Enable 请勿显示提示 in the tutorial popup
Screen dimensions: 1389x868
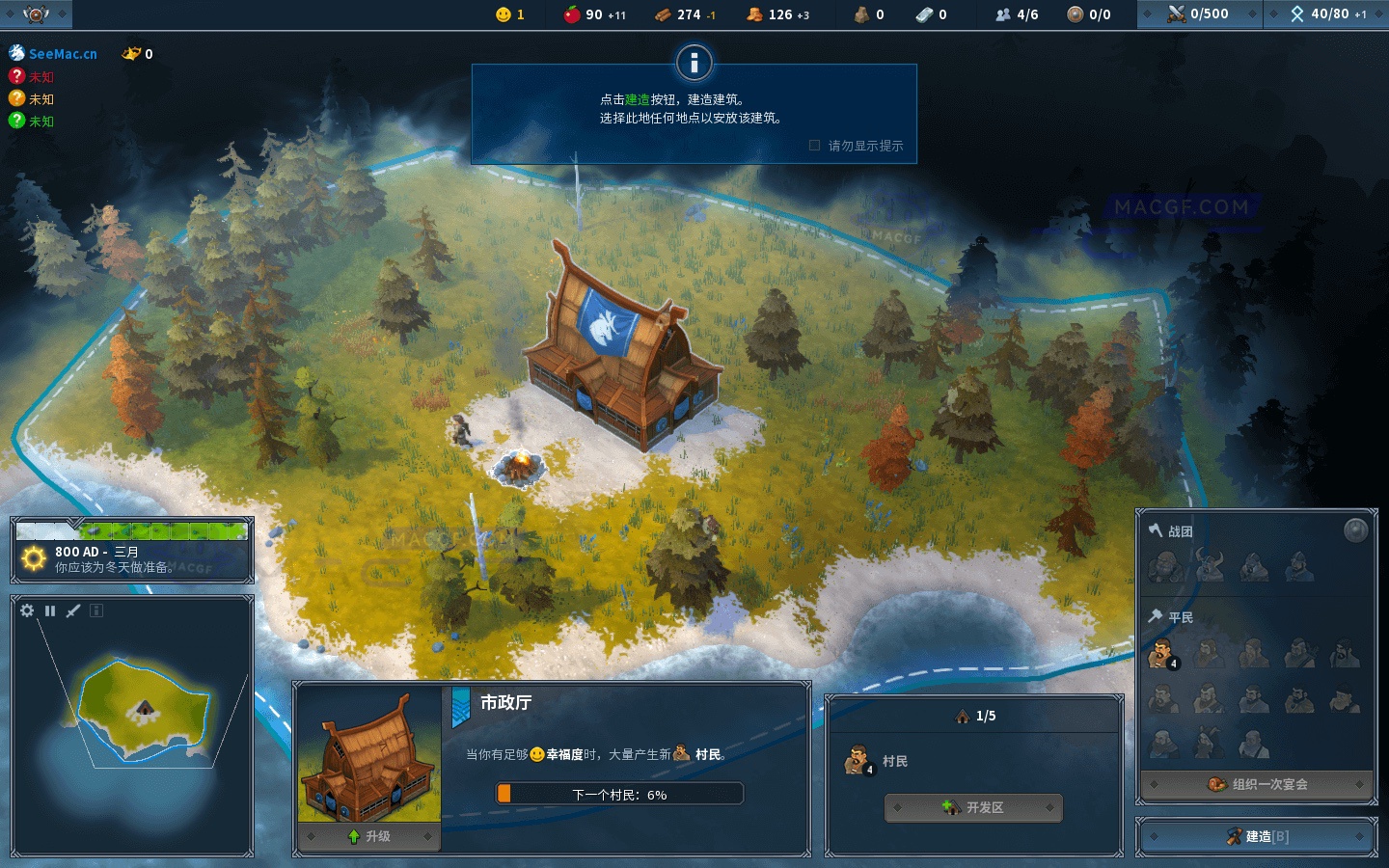click(814, 145)
